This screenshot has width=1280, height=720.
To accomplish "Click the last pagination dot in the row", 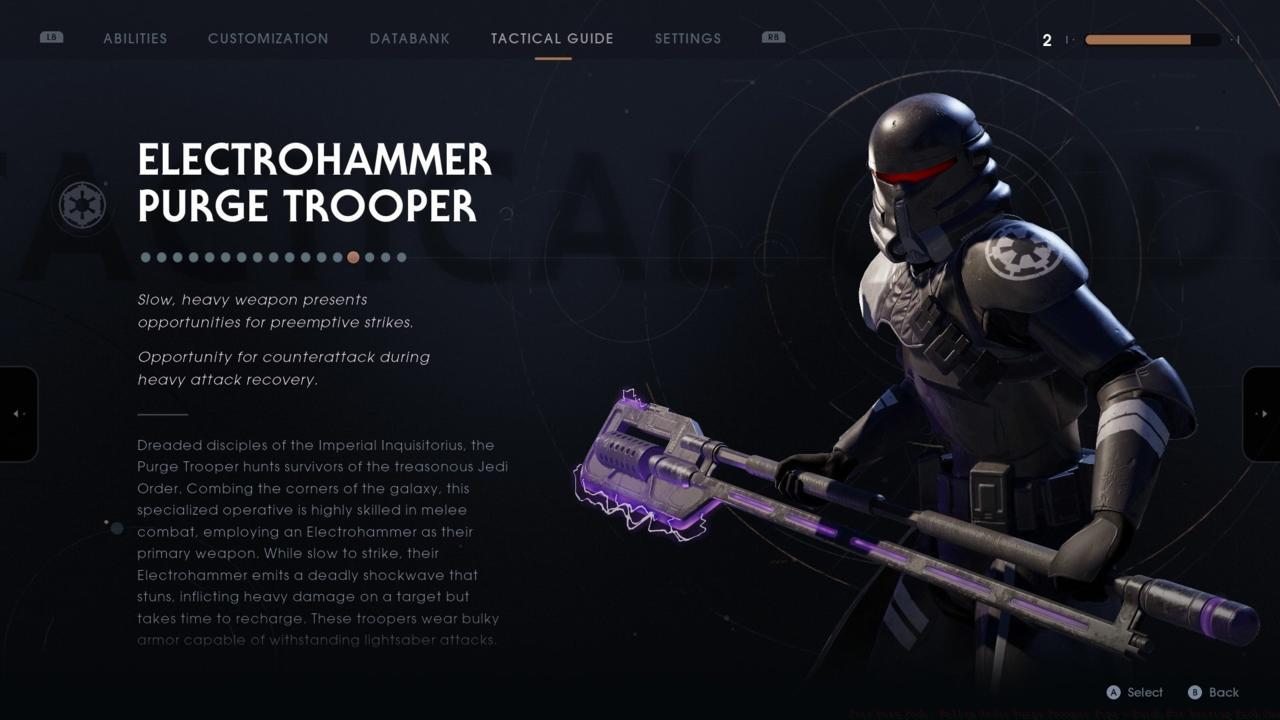I will point(402,257).
